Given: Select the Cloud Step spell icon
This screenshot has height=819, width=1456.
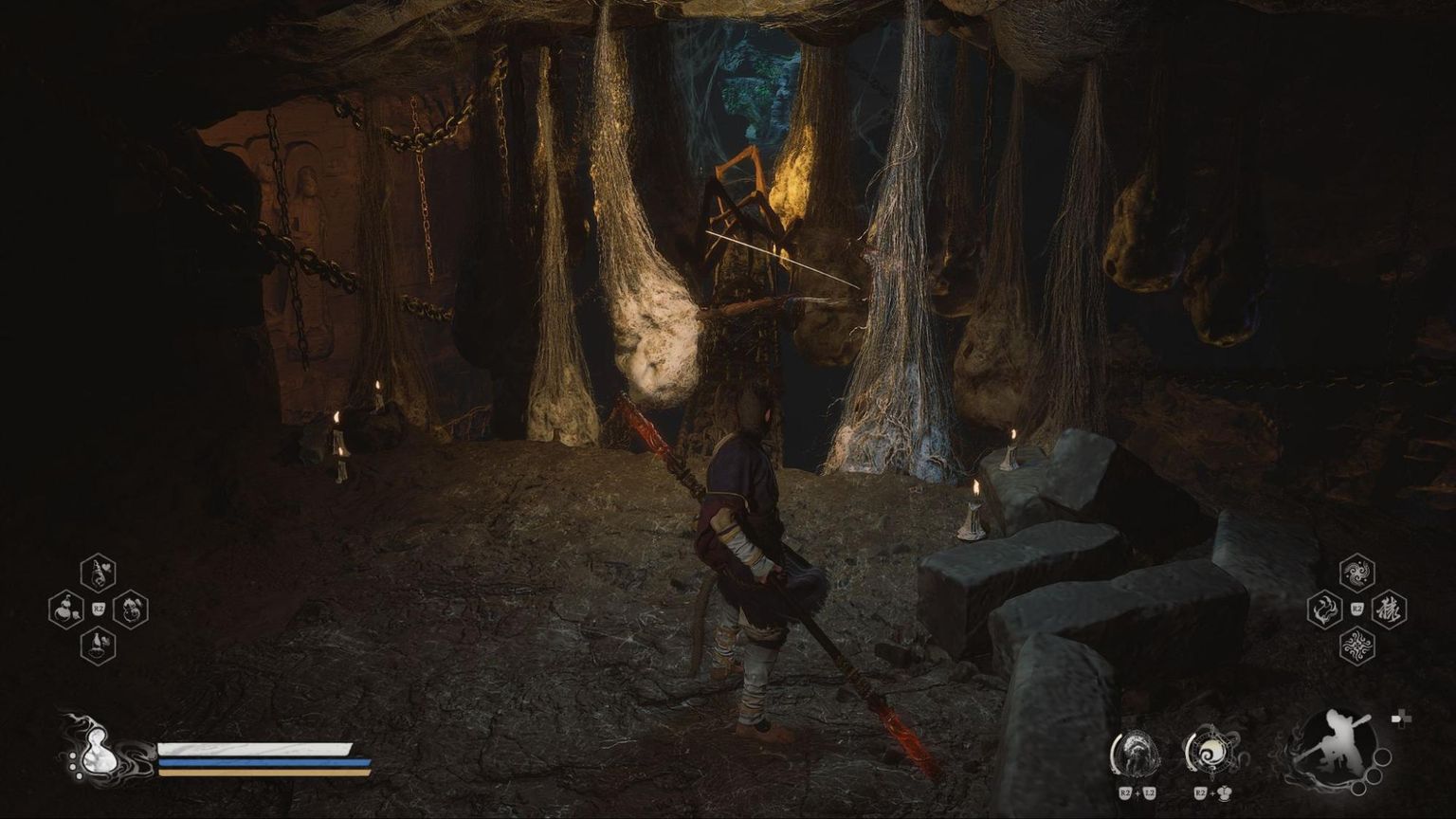Looking at the screenshot, I should tap(1356, 572).
